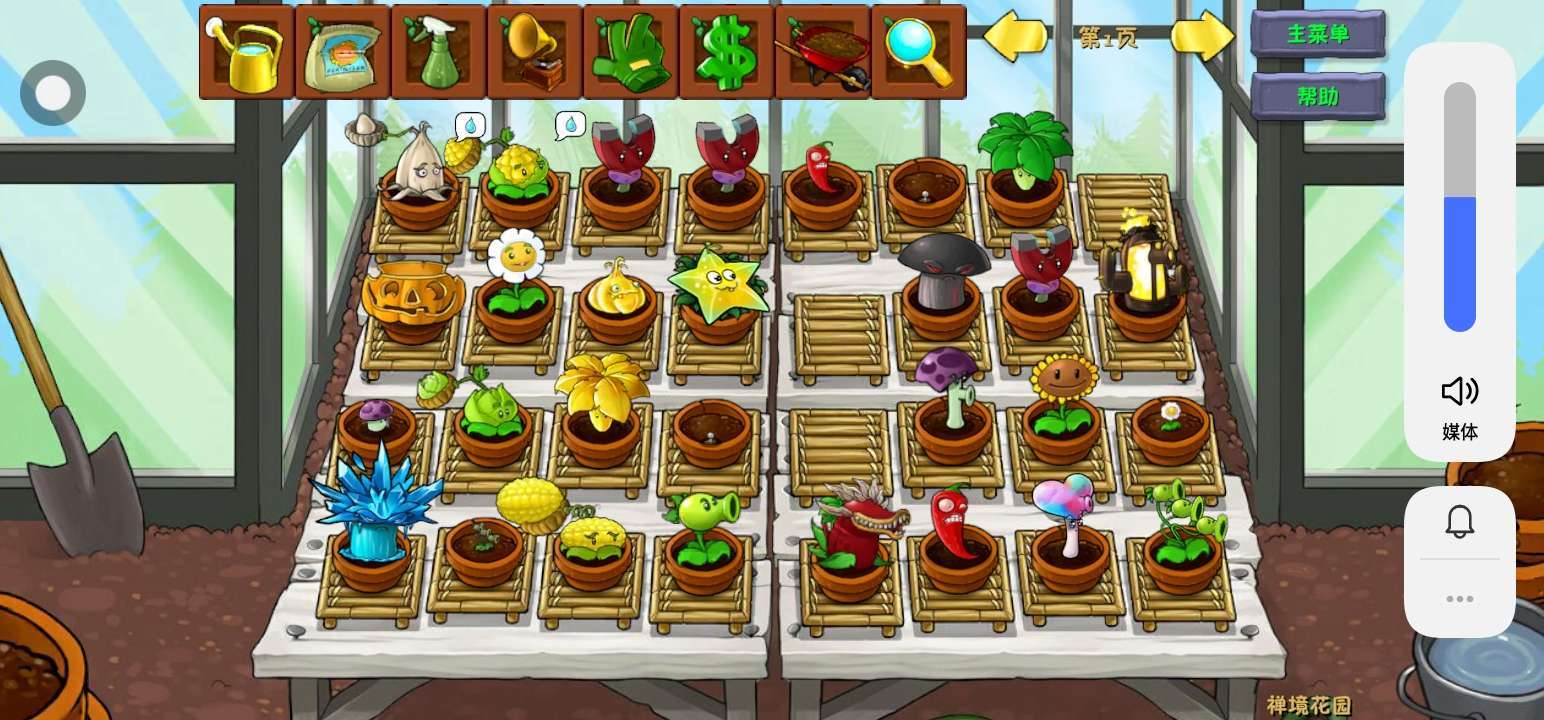Click the 帮助 help button
This screenshot has height=720, width=1544.
click(x=1318, y=97)
